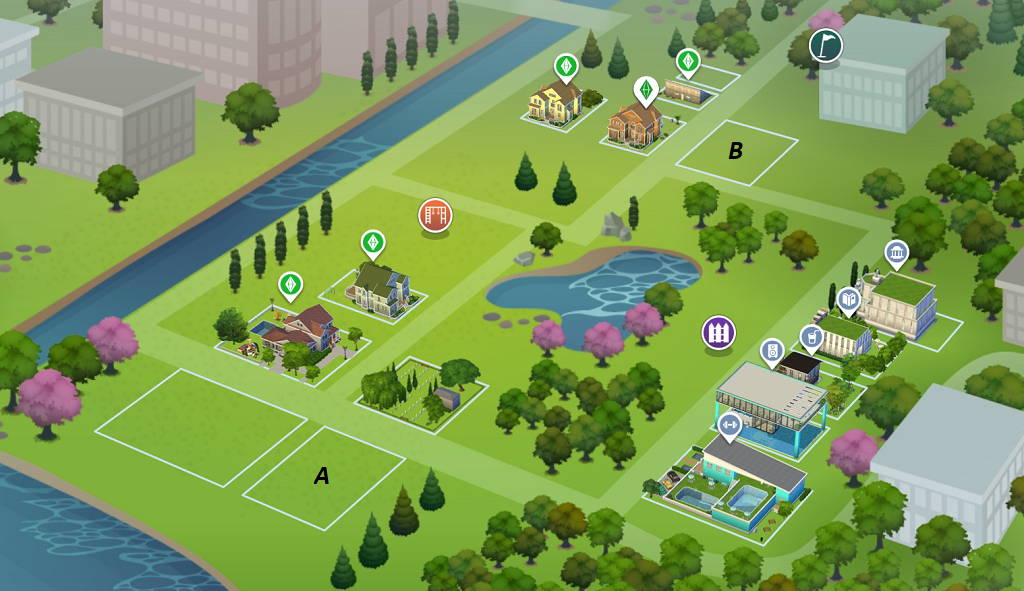Choose the empty lot labeled B
This screenshot has width=1024, height=591.
pos(736,152)
